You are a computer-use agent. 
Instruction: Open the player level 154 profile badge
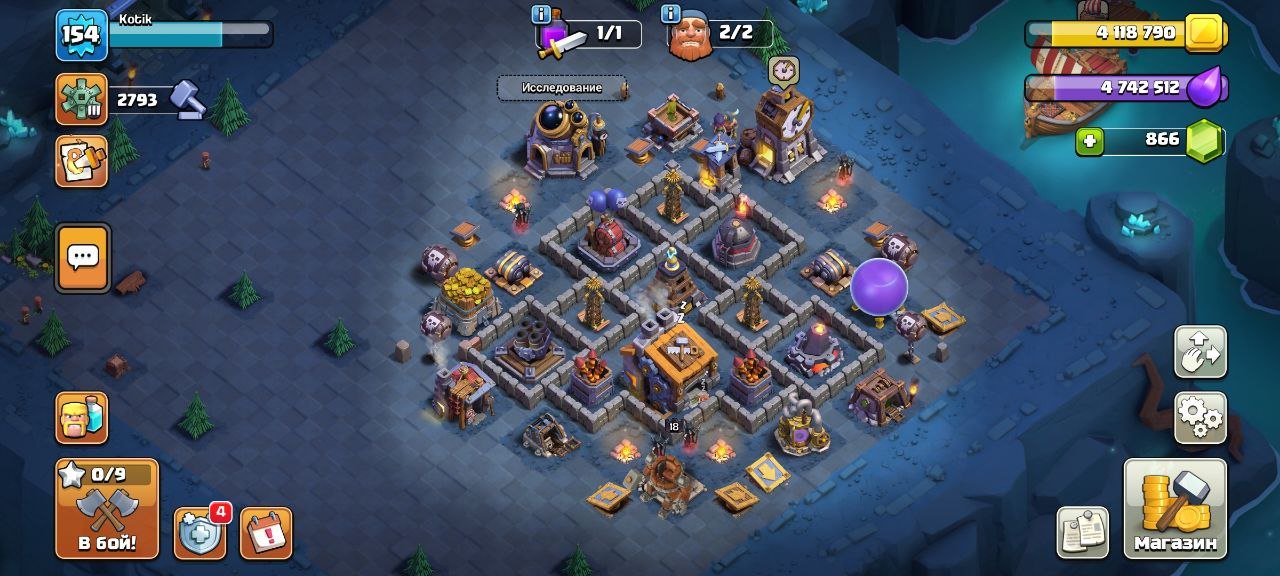[81, 36]
